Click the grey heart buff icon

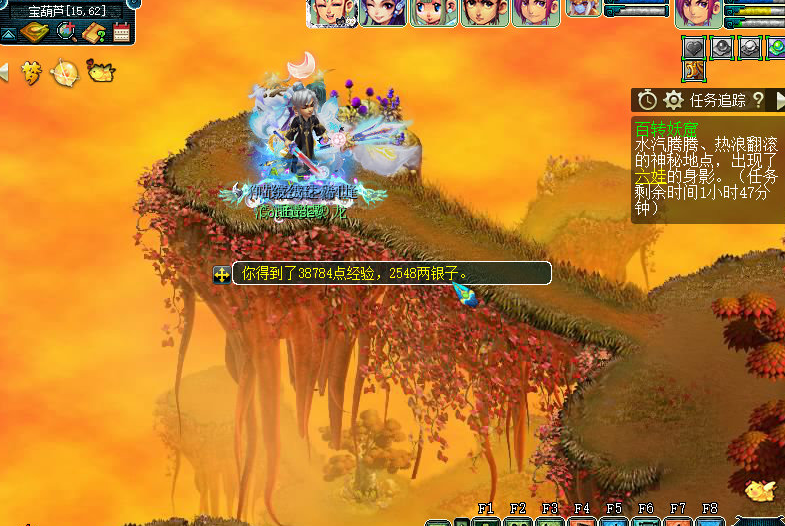click(x=694, y=47)
